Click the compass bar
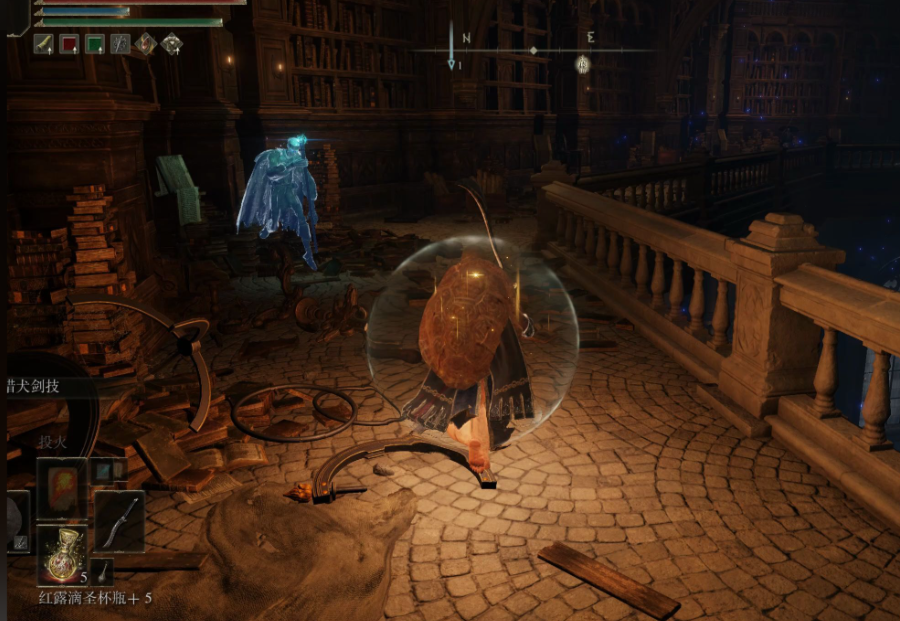The height and width of the screenshot is (621, 900). [533, 50]
